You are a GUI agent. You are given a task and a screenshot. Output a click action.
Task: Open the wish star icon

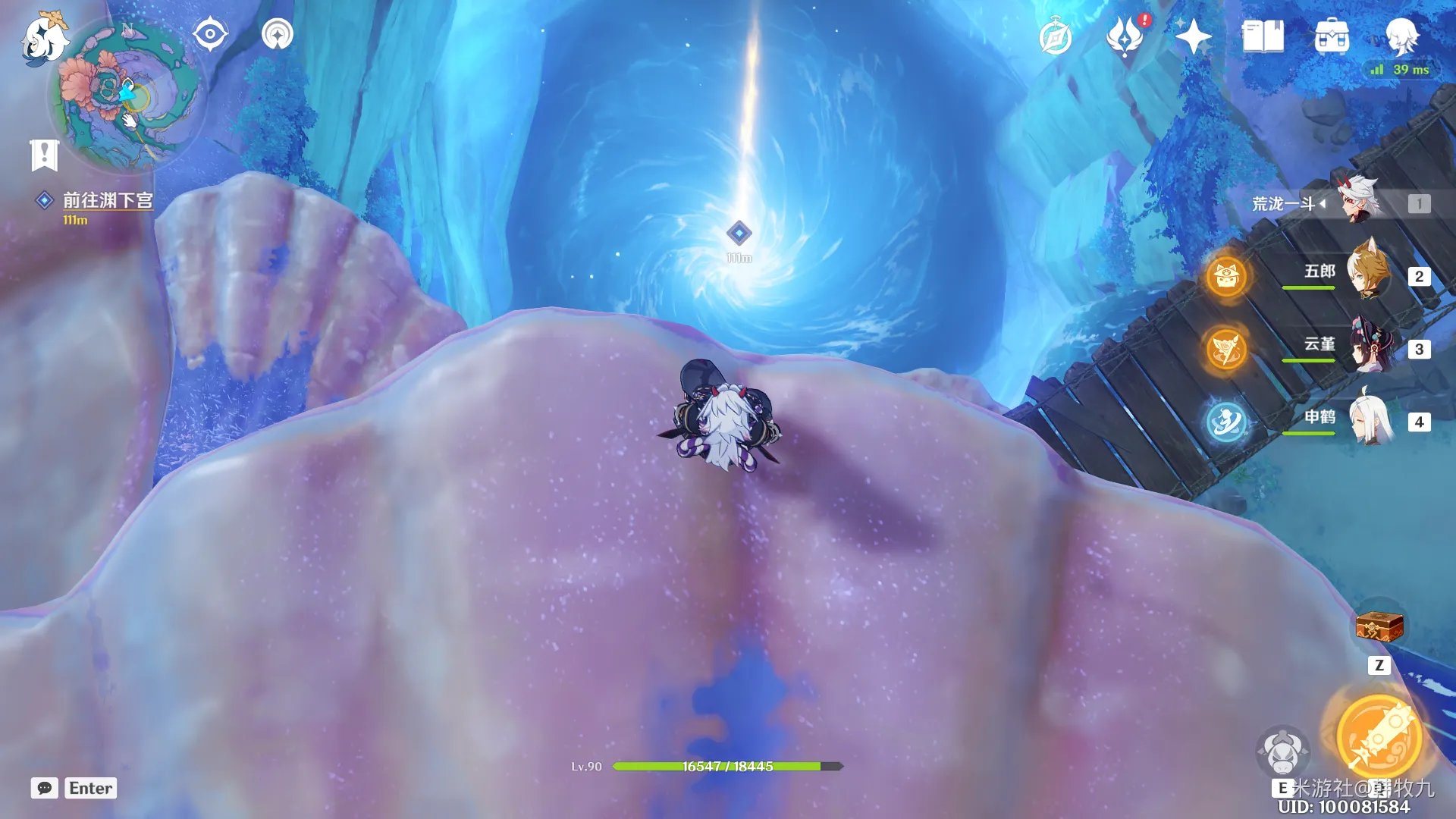1193,36
